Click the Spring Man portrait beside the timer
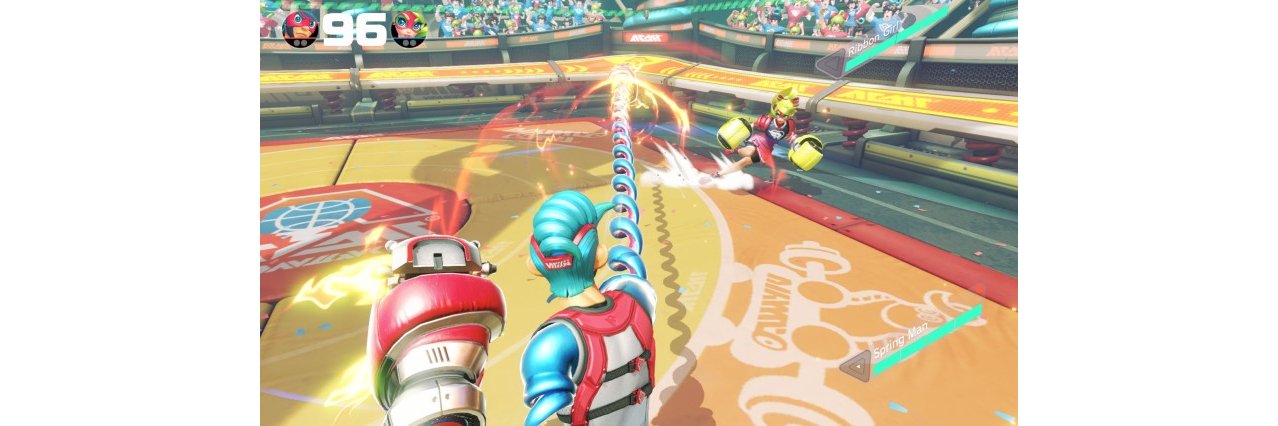Viewport: 1278px width, 426px height. point(300,29)
